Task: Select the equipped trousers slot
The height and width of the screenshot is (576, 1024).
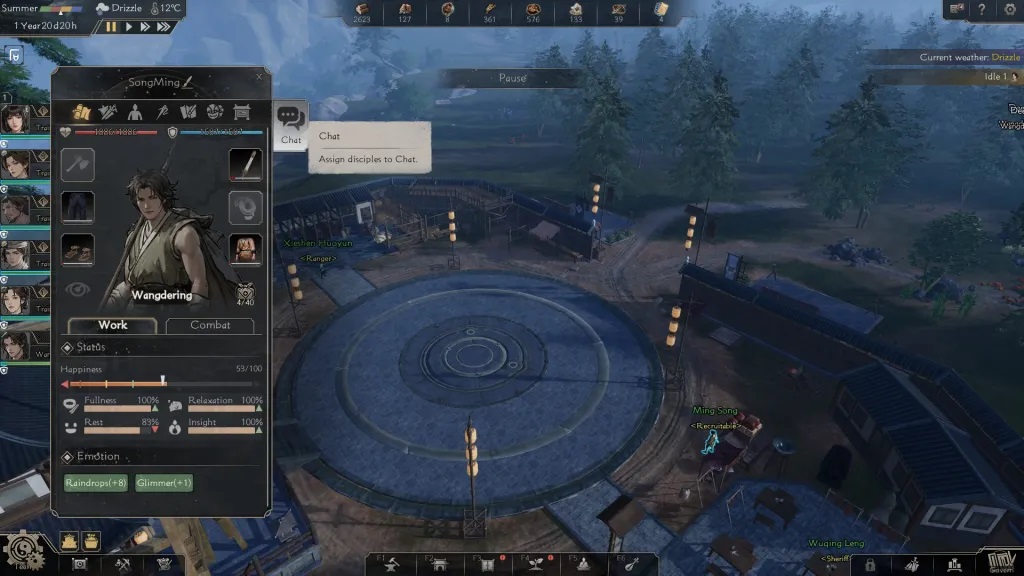Action: pyautogui.click(x=78, y=207)
